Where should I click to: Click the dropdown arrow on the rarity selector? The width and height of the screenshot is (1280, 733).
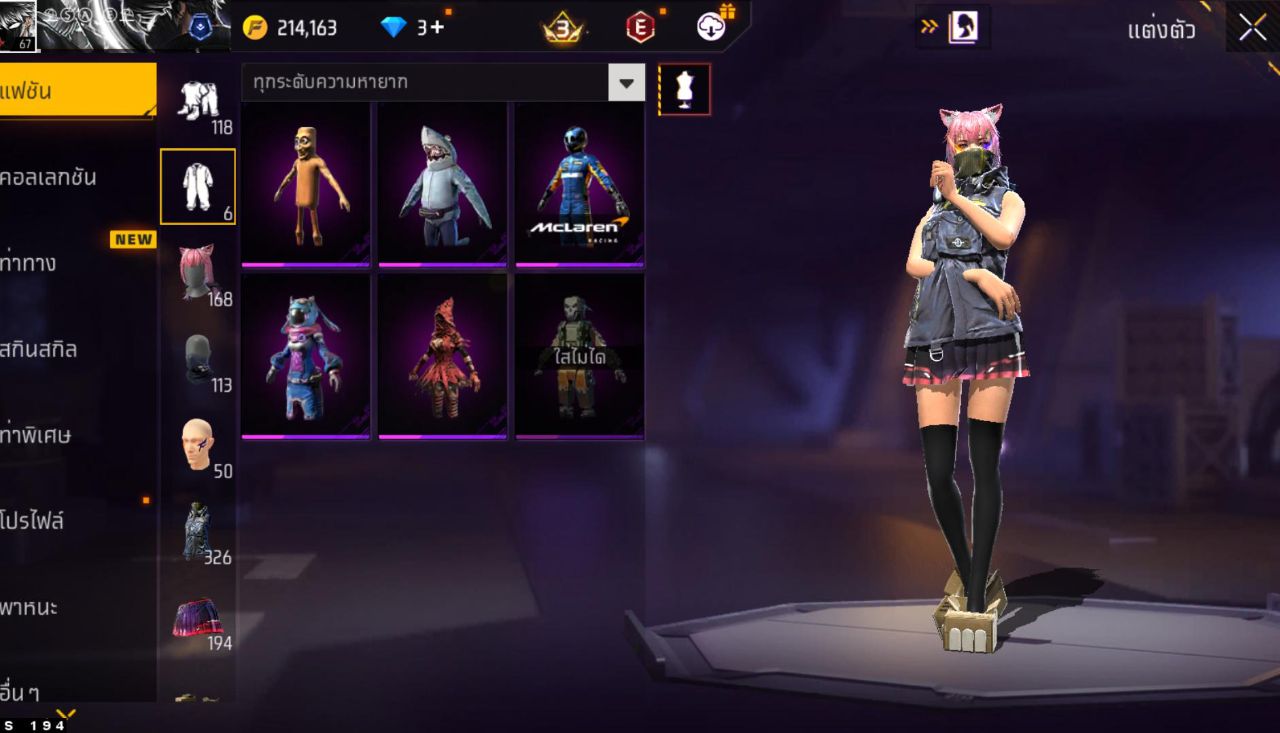[x=626, y=83]
